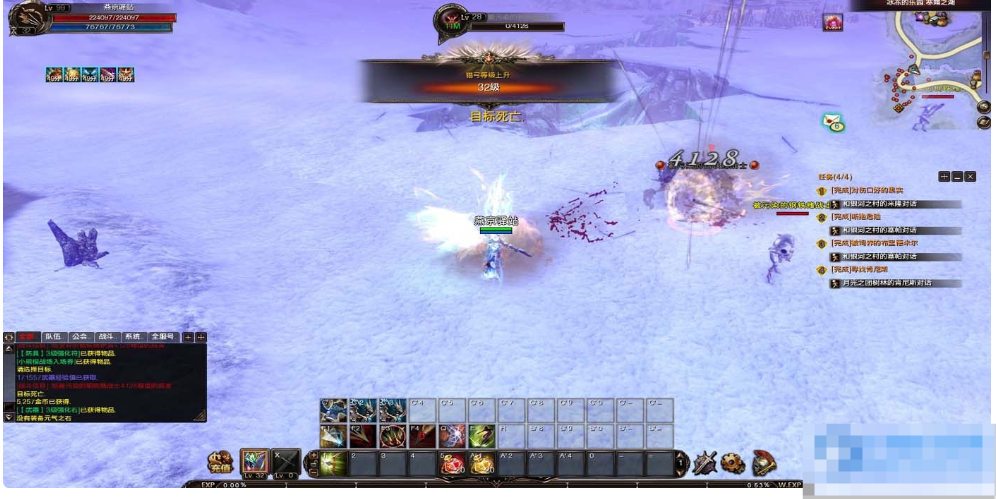This screenshot has height=499, width=996.
Task: Switch to the 队伍 chat tab
Action: pos(53,337)
